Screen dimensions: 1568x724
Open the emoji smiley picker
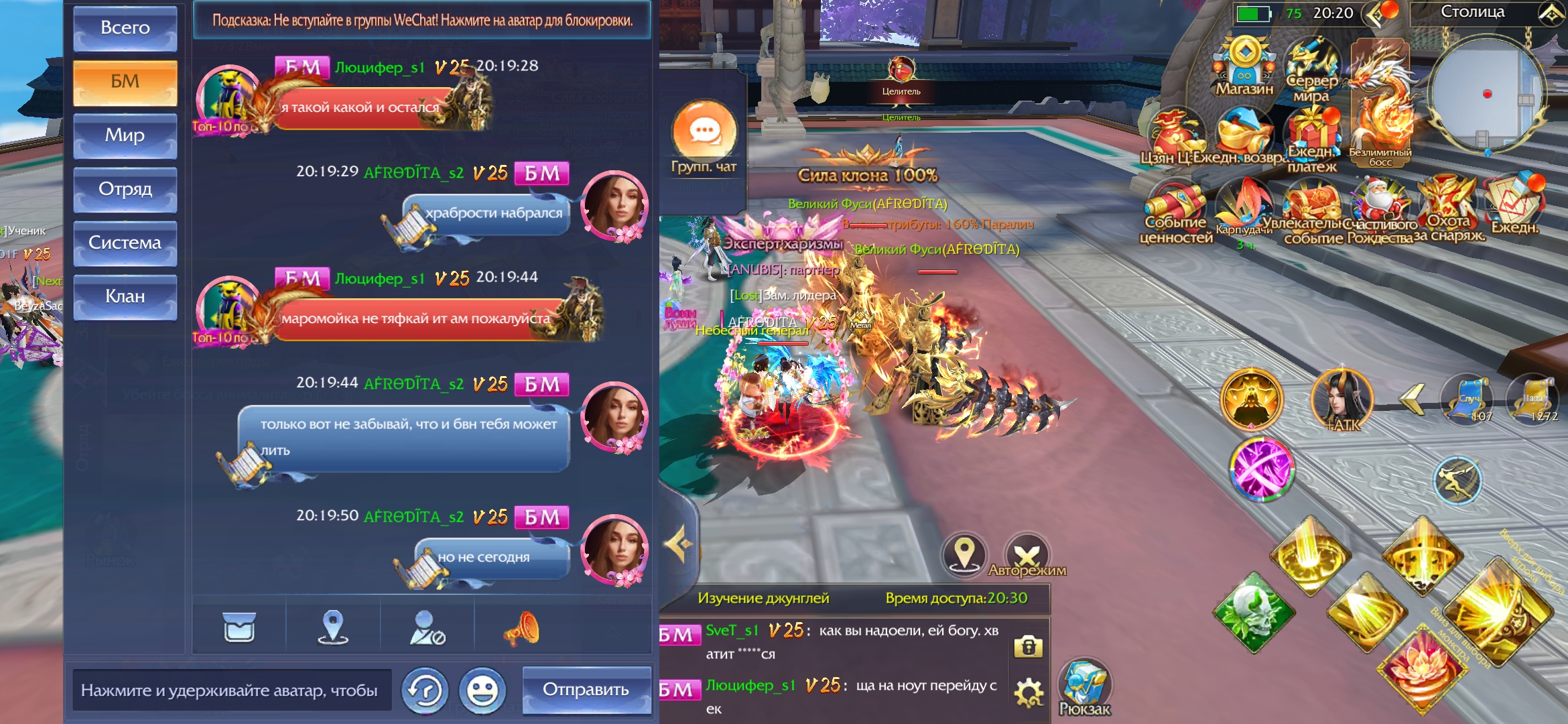482,690
